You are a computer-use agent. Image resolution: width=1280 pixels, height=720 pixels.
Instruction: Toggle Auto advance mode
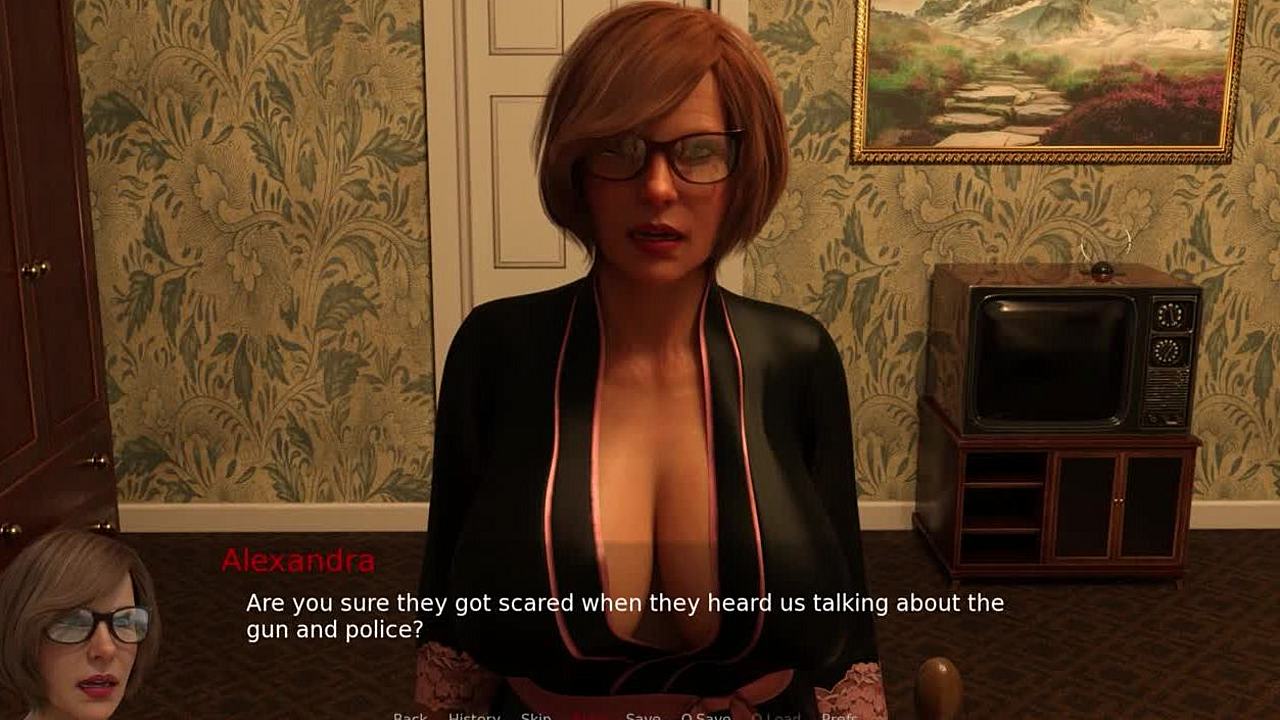tap(589, 716)
